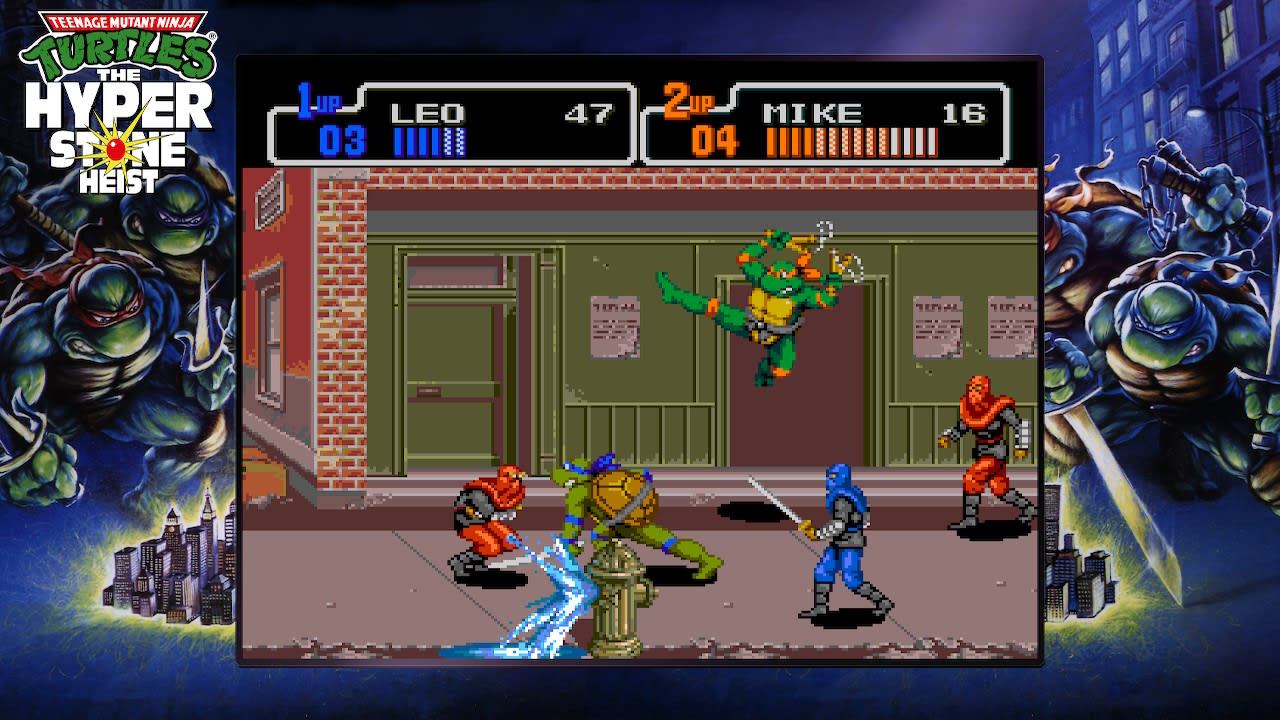The height and width of the screenshot is (720, 1280).
Task: Select the 2UP indicator in the HUD
Action: [684, 96]
